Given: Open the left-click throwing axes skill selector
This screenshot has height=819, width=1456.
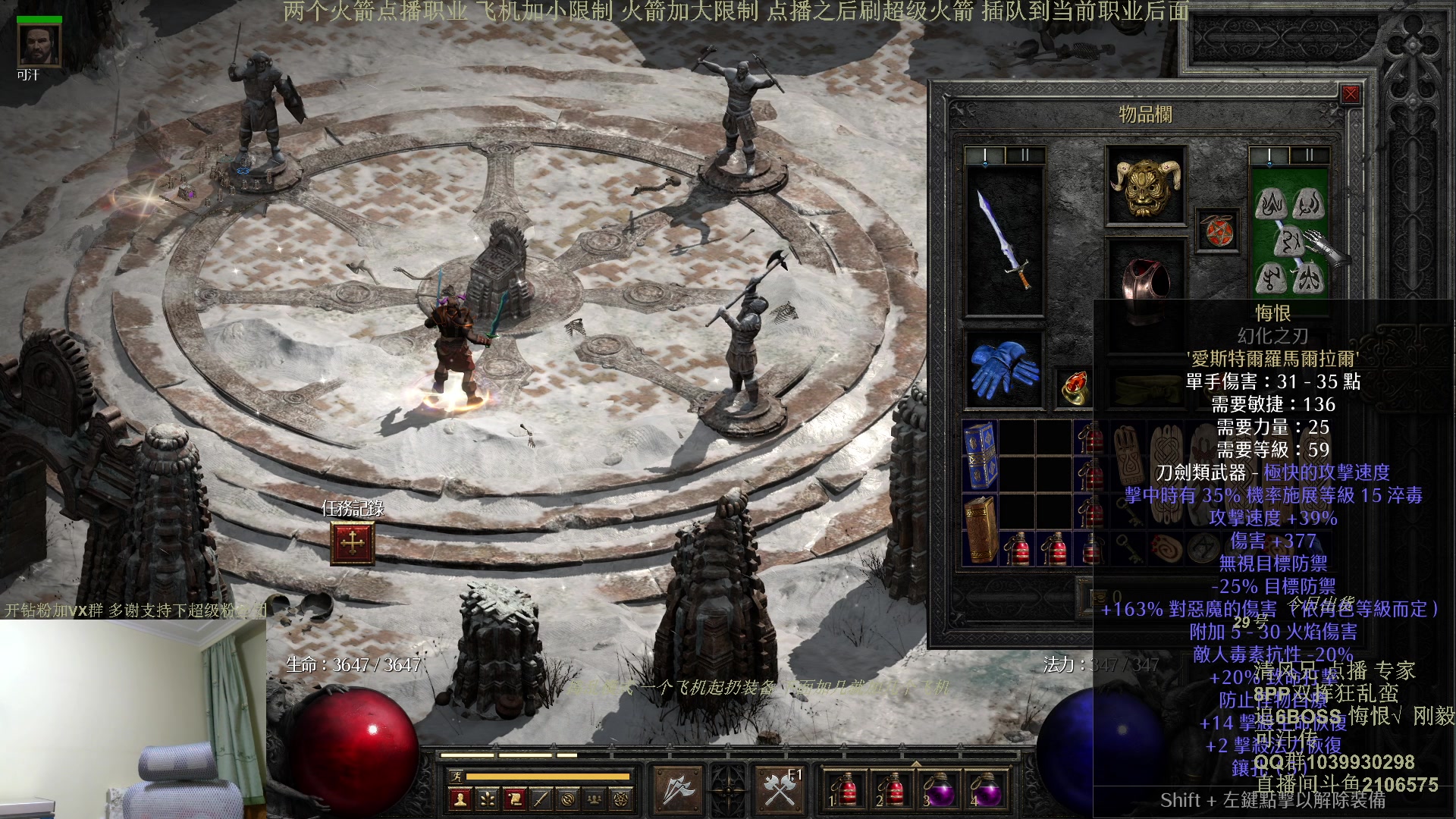Looking at the screenshot, I should 677,790.
